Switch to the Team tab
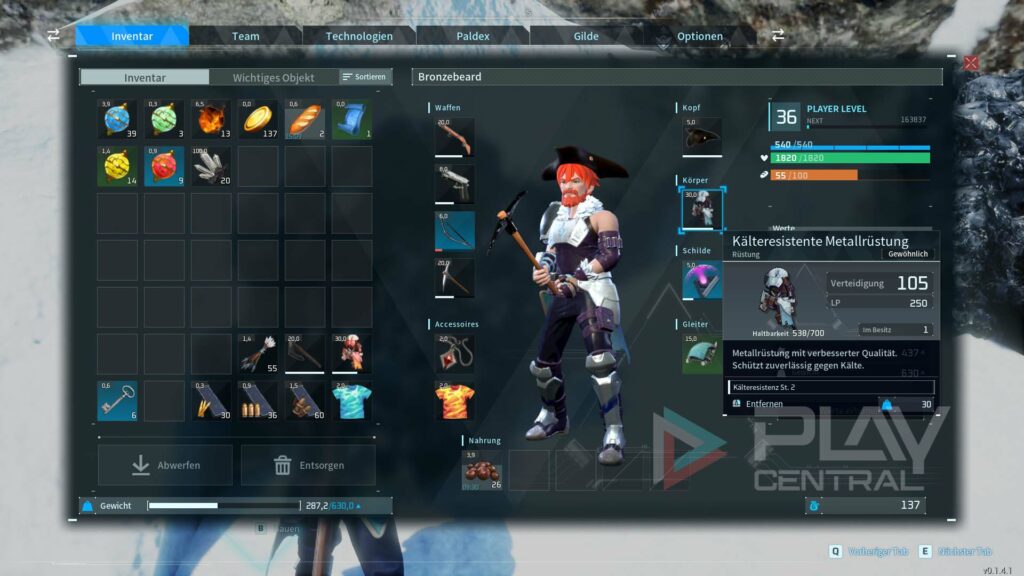This screenshot has width=1024, height=576. coord(246,37)
